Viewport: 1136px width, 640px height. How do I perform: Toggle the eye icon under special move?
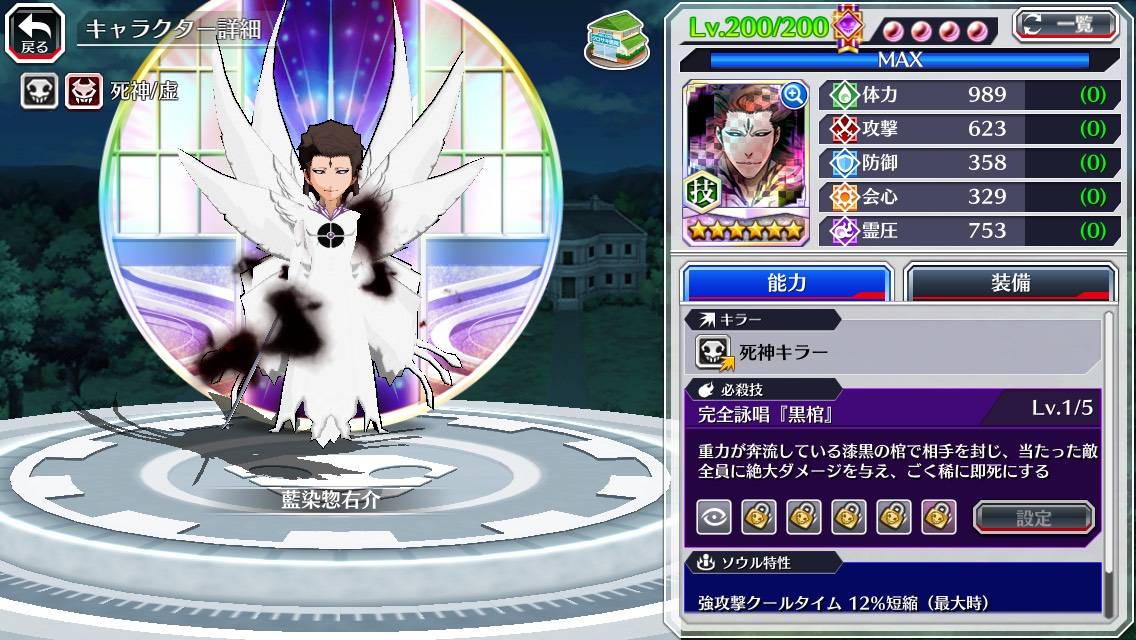(x=714, y=517)
